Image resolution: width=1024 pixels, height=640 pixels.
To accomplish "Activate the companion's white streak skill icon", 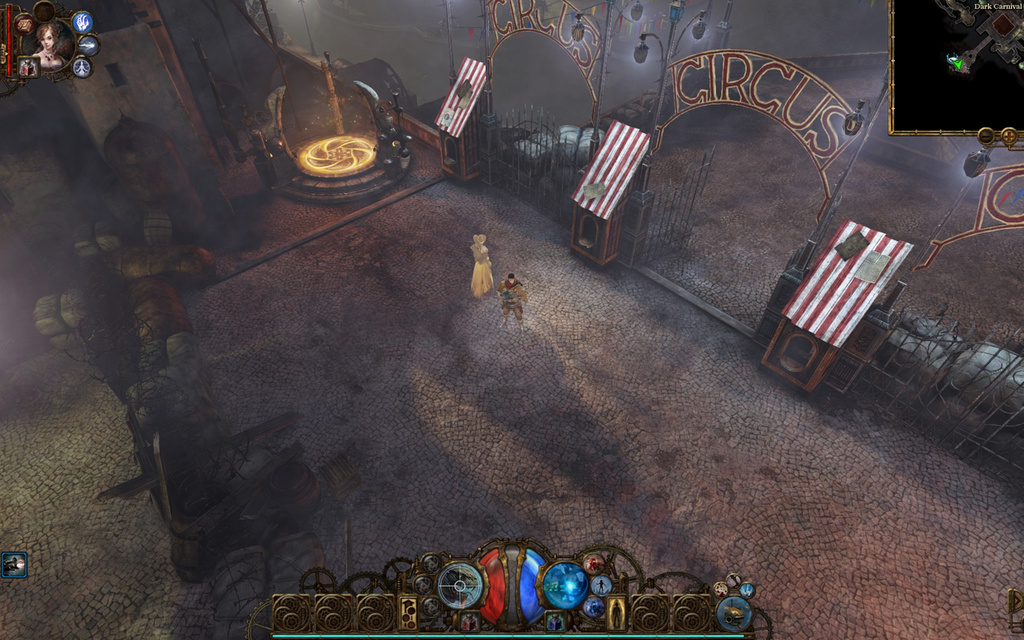I will click(88, 45).
